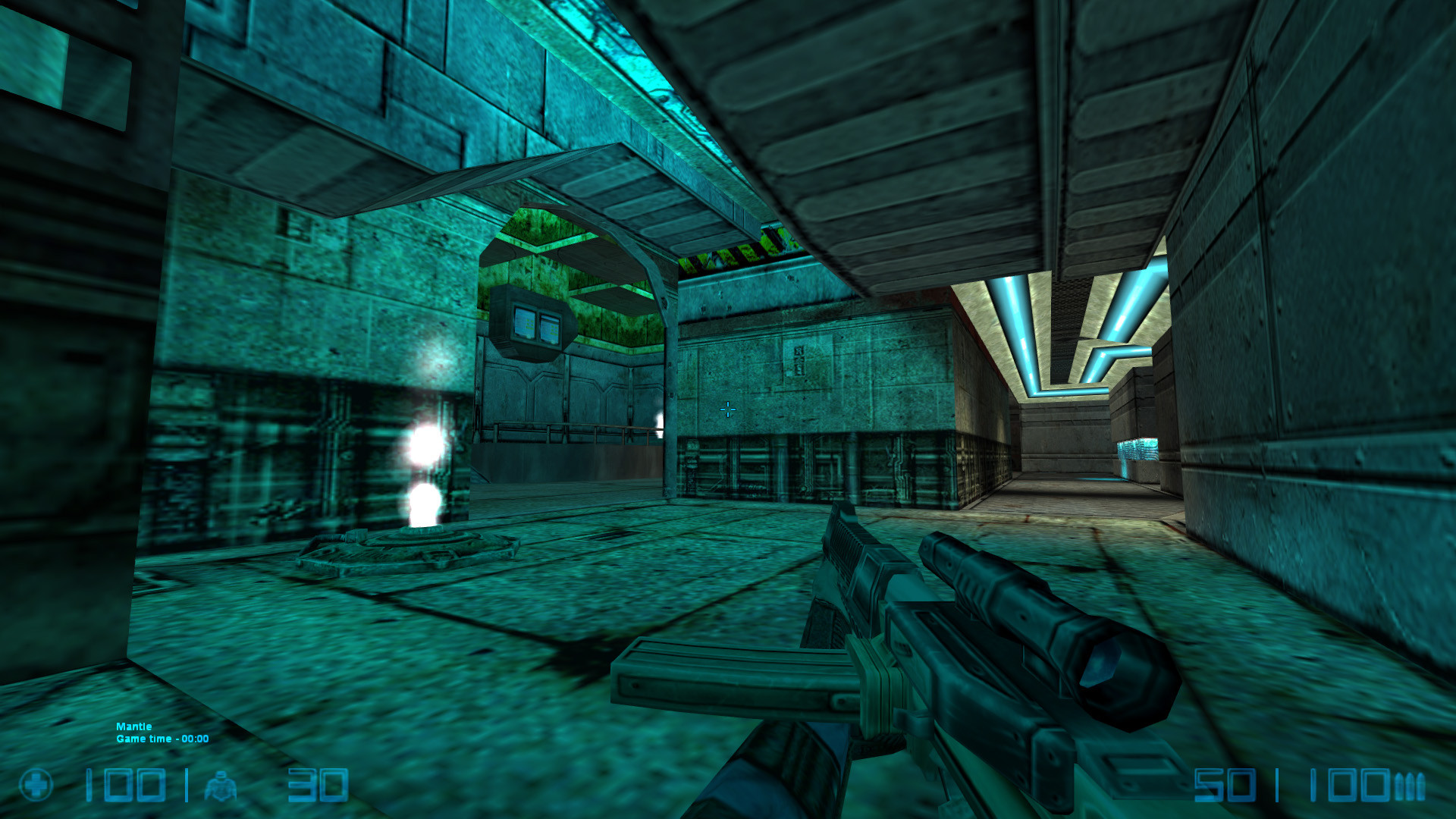This screenshot has height=819, width=1456.
Task: Click the left monitor screen on the back wall
Action: [x=526, y=323]
